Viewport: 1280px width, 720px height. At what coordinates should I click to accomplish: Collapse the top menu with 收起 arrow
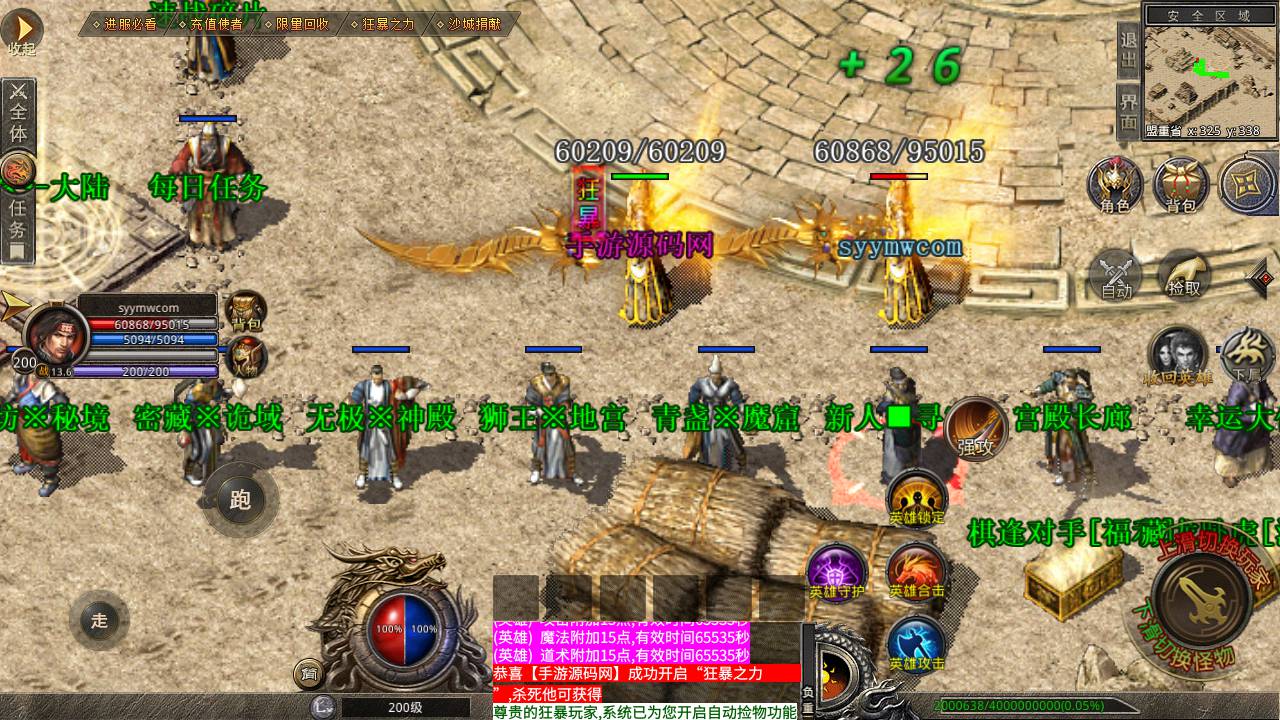click(x=21, y=30)
